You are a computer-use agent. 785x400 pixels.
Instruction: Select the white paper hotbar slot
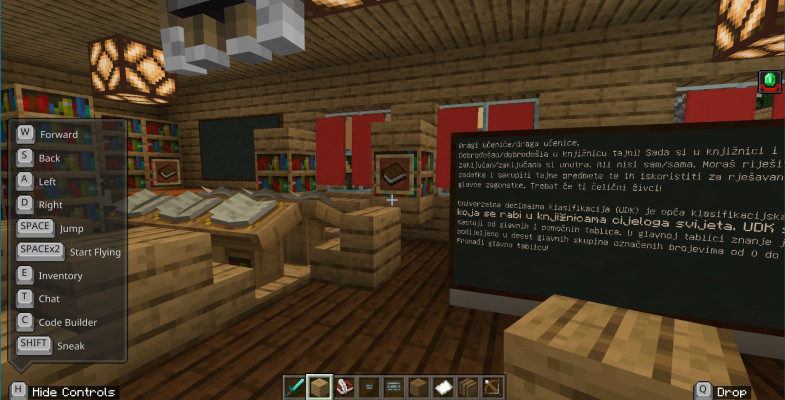point(443,386)
